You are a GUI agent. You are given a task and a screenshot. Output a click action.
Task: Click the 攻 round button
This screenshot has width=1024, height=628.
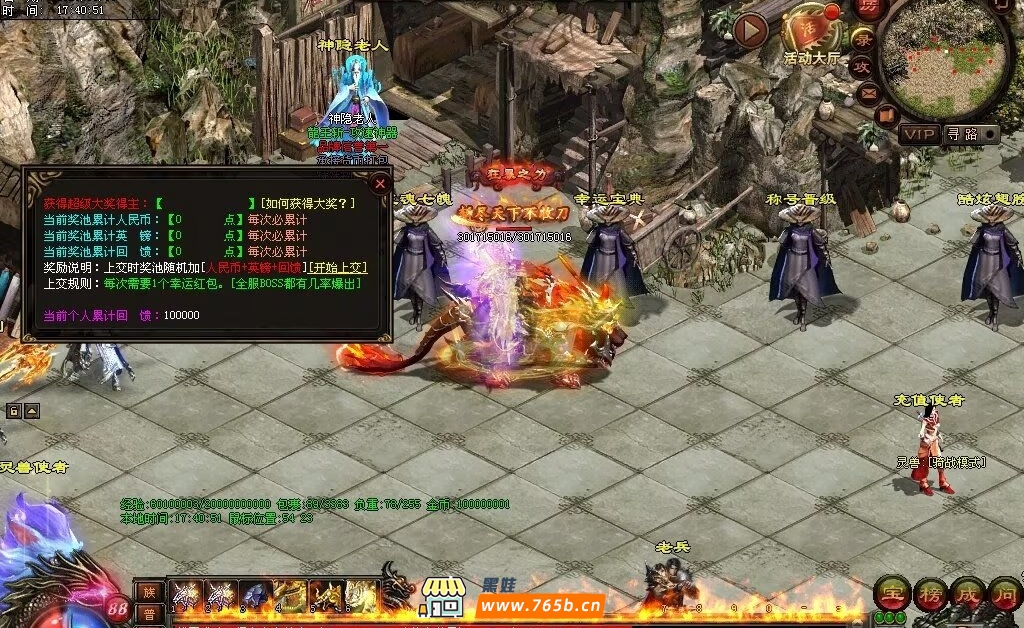click(861, 66)
